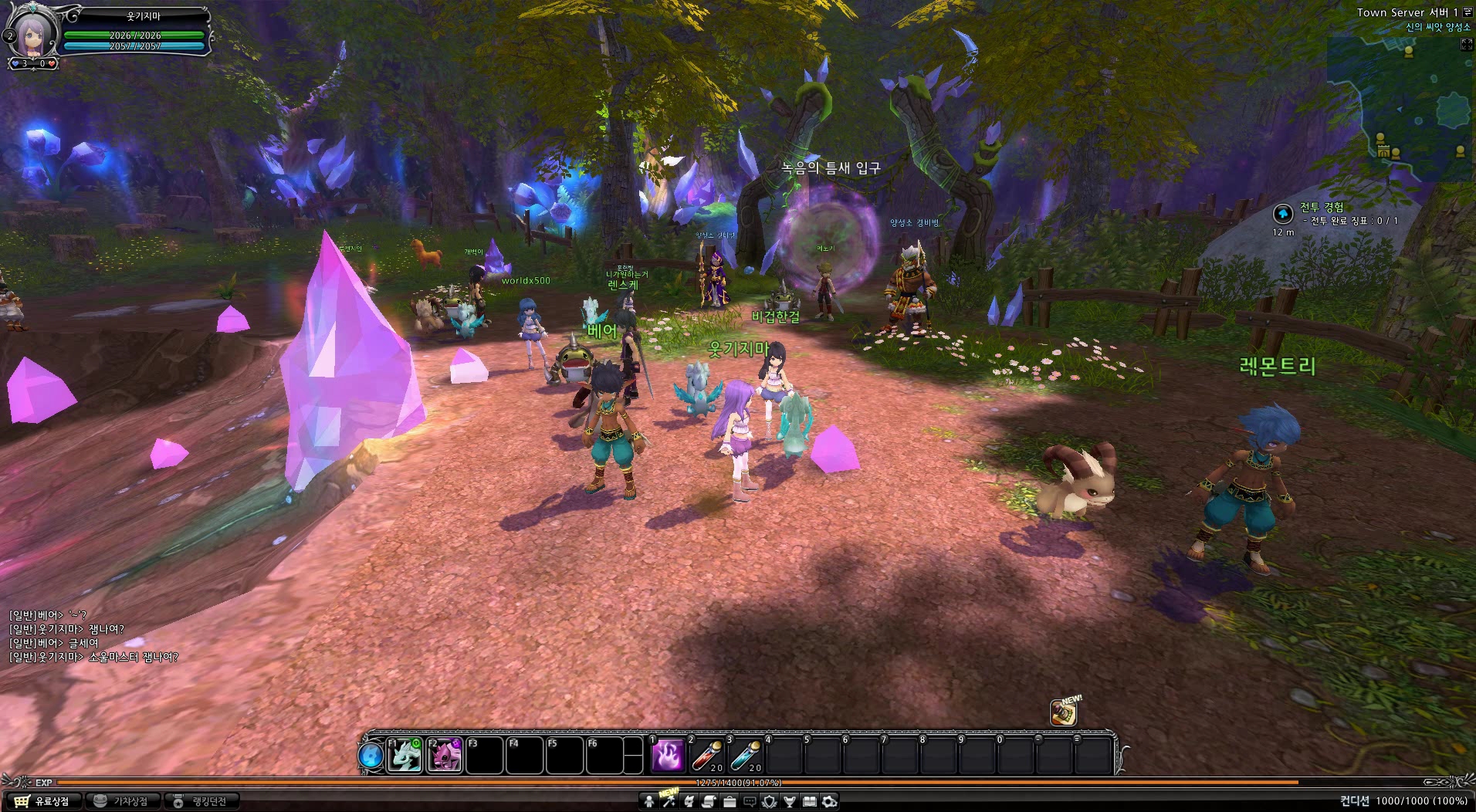Open the chat speech bubble menu icon

pyautogui.click(x=750, y=802)
